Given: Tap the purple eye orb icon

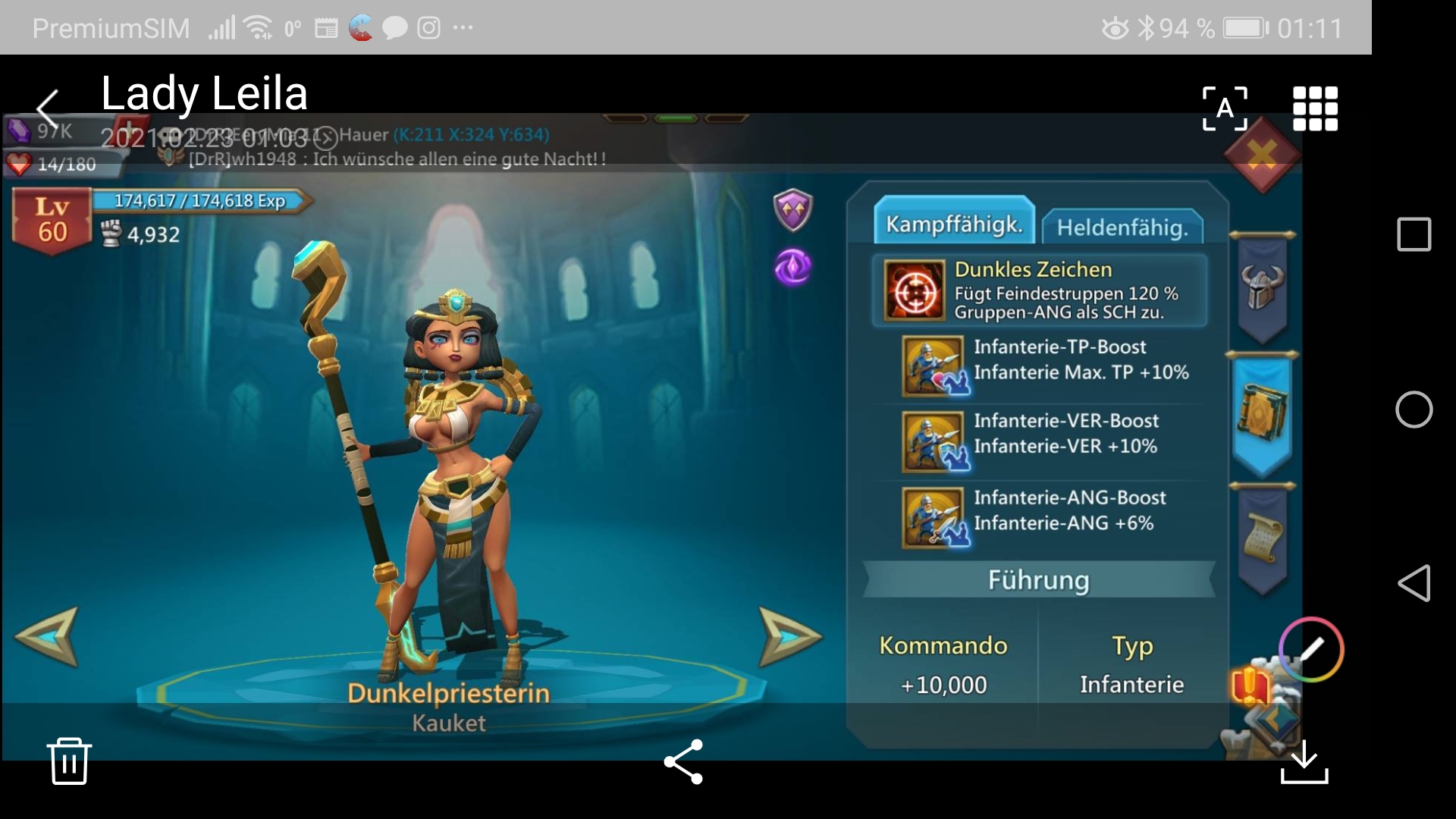Looking at the screenshot, I should pyautogui.click(x=793, y=267).
